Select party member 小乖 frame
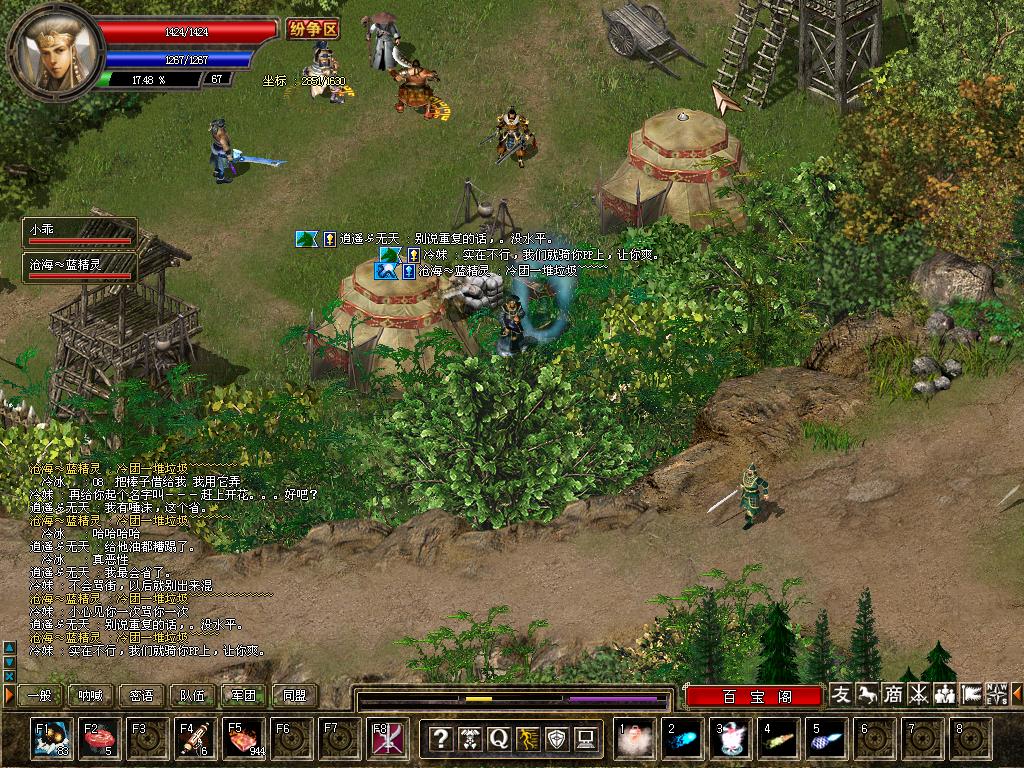 pyautogui.click(x=80, y=233)
